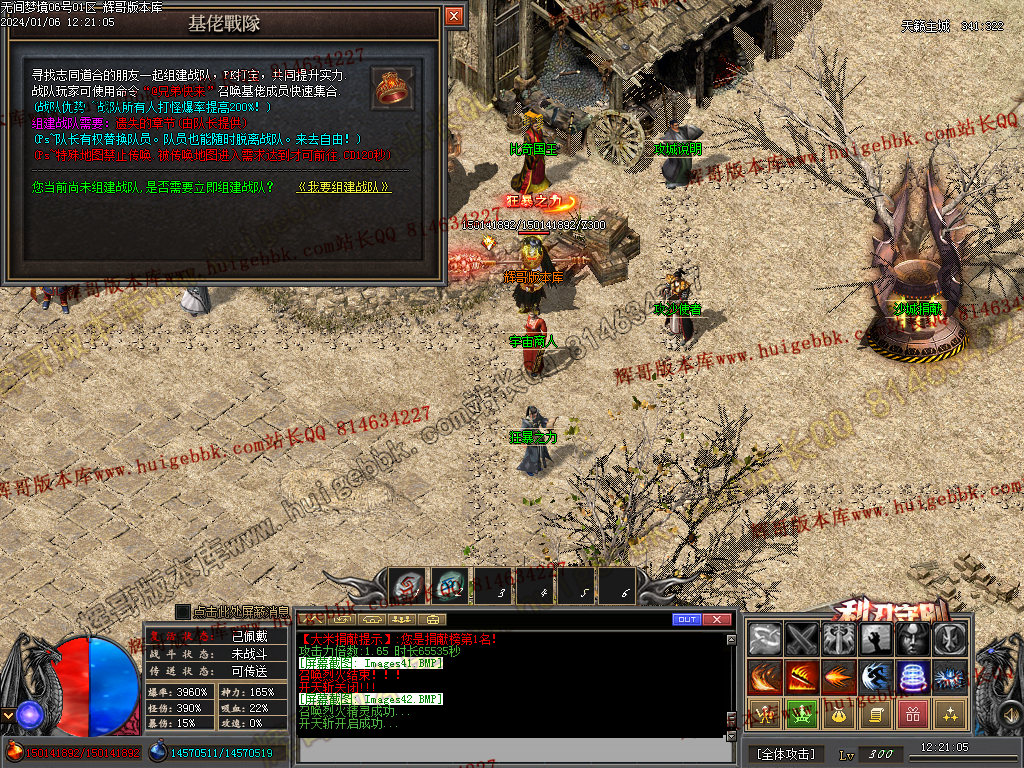Viewport: 1024px width, 768px height.
Task: Activate the winged sword skill
Action: pyautogui.click(x=838, y=639)
